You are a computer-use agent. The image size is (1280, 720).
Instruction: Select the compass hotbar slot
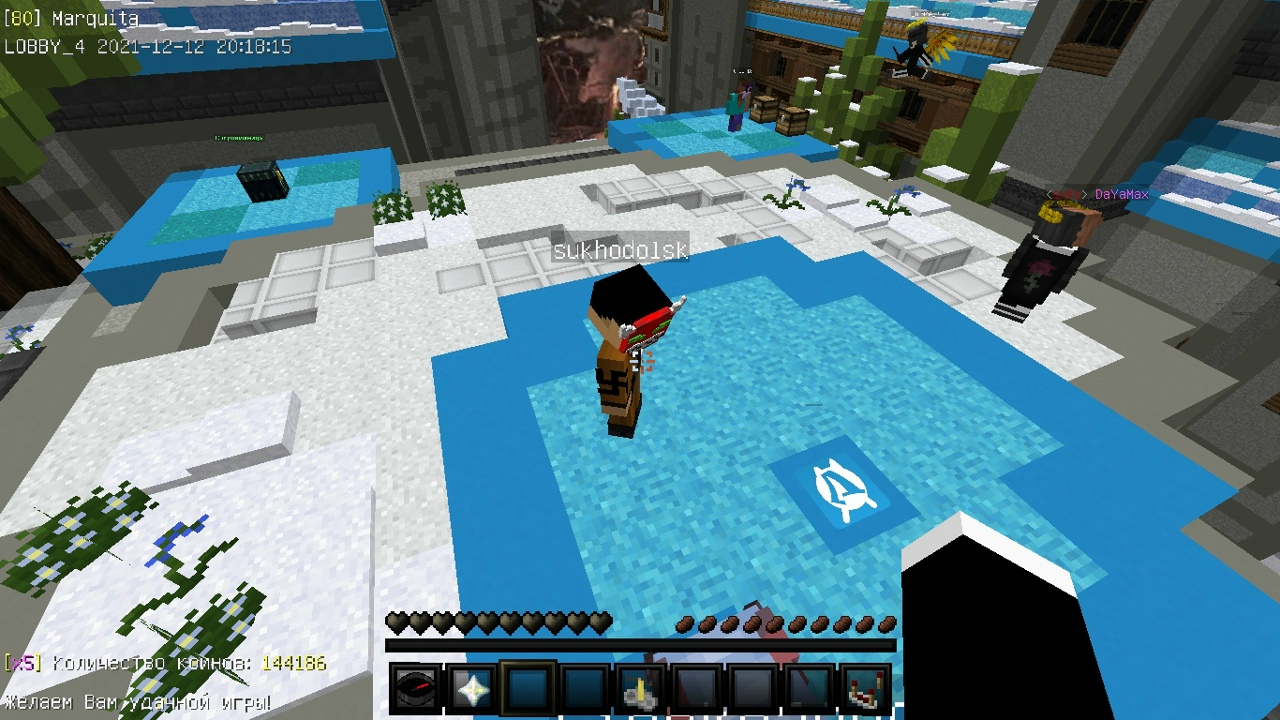point(414,689)
